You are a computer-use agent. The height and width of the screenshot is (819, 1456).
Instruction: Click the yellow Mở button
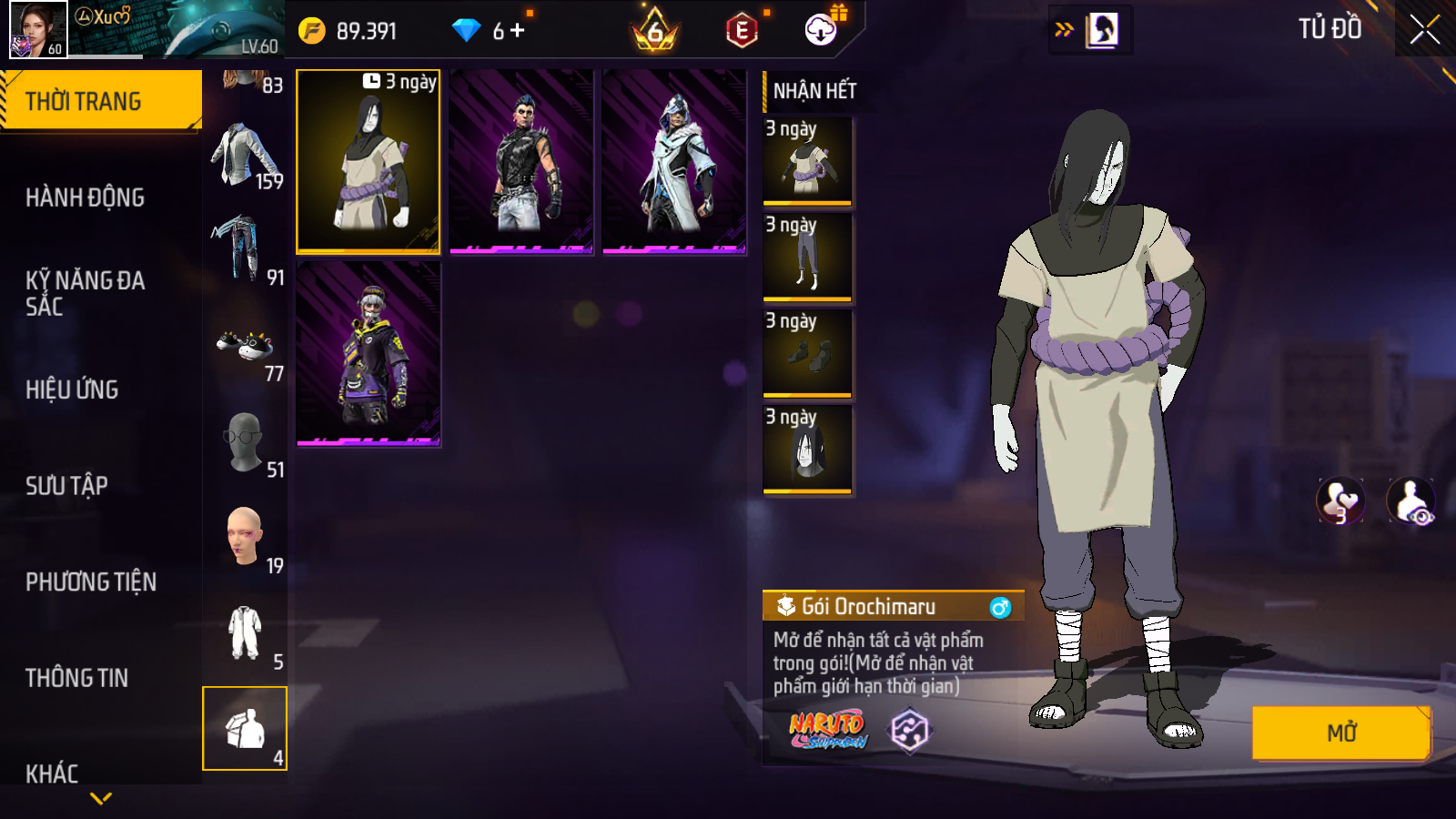point(1341,733)
